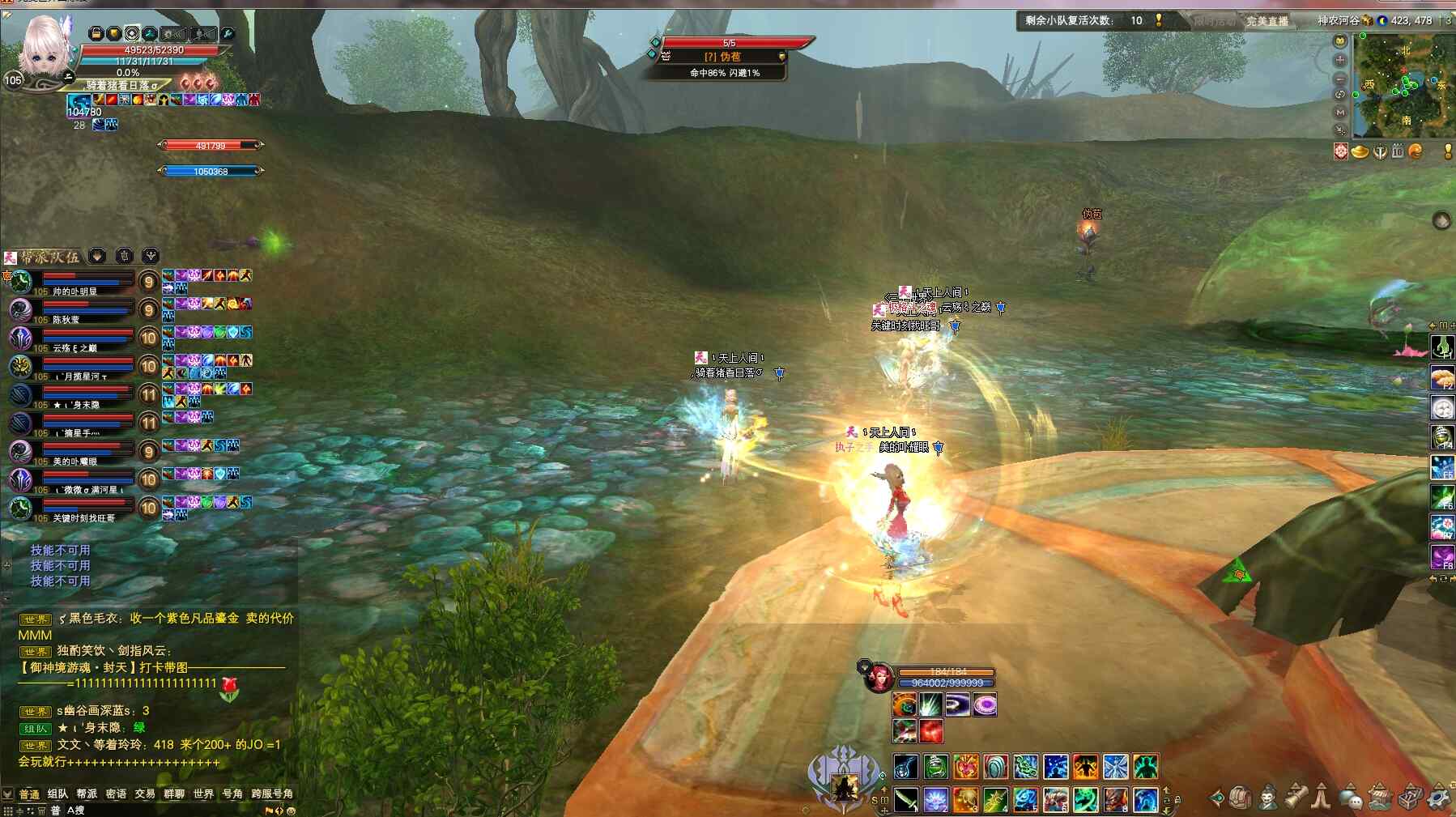Switch to the 组队 chat channel tab
This screenshot has height=817, width=1456.
point(57,794)
